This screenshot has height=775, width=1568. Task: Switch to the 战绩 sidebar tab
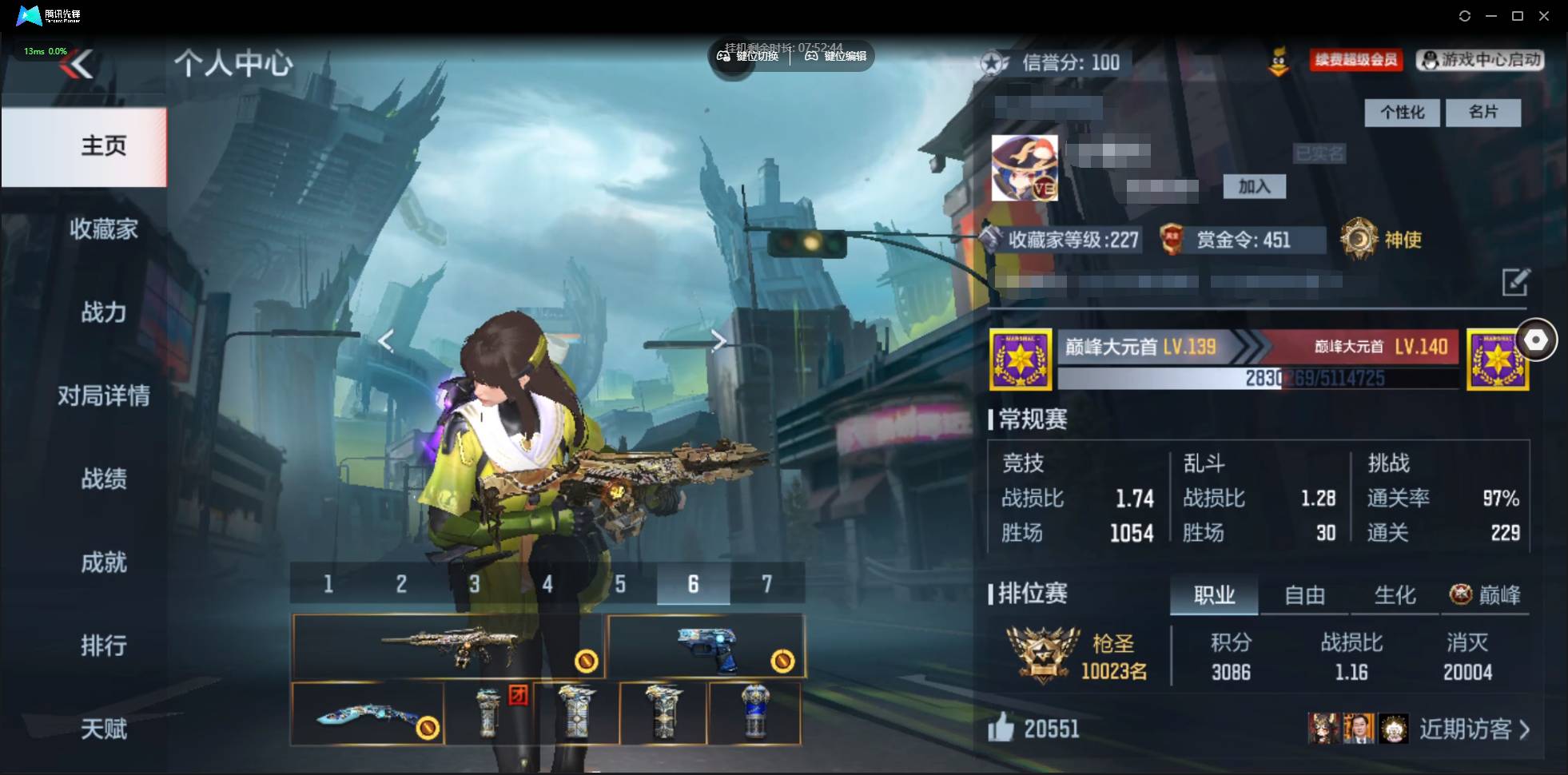(x=103, y=479)
